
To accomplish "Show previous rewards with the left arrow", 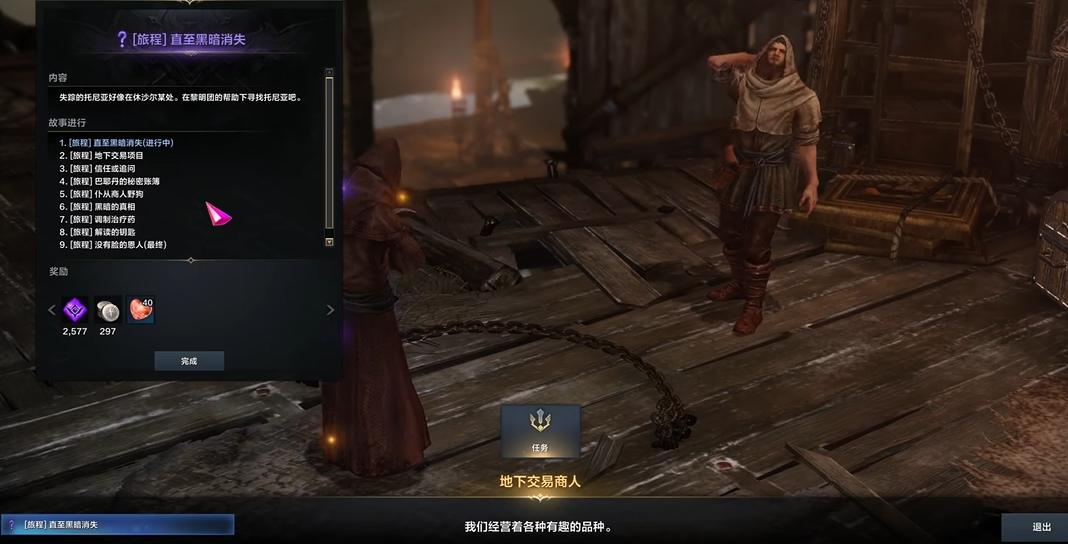I will tap(52, 310).
